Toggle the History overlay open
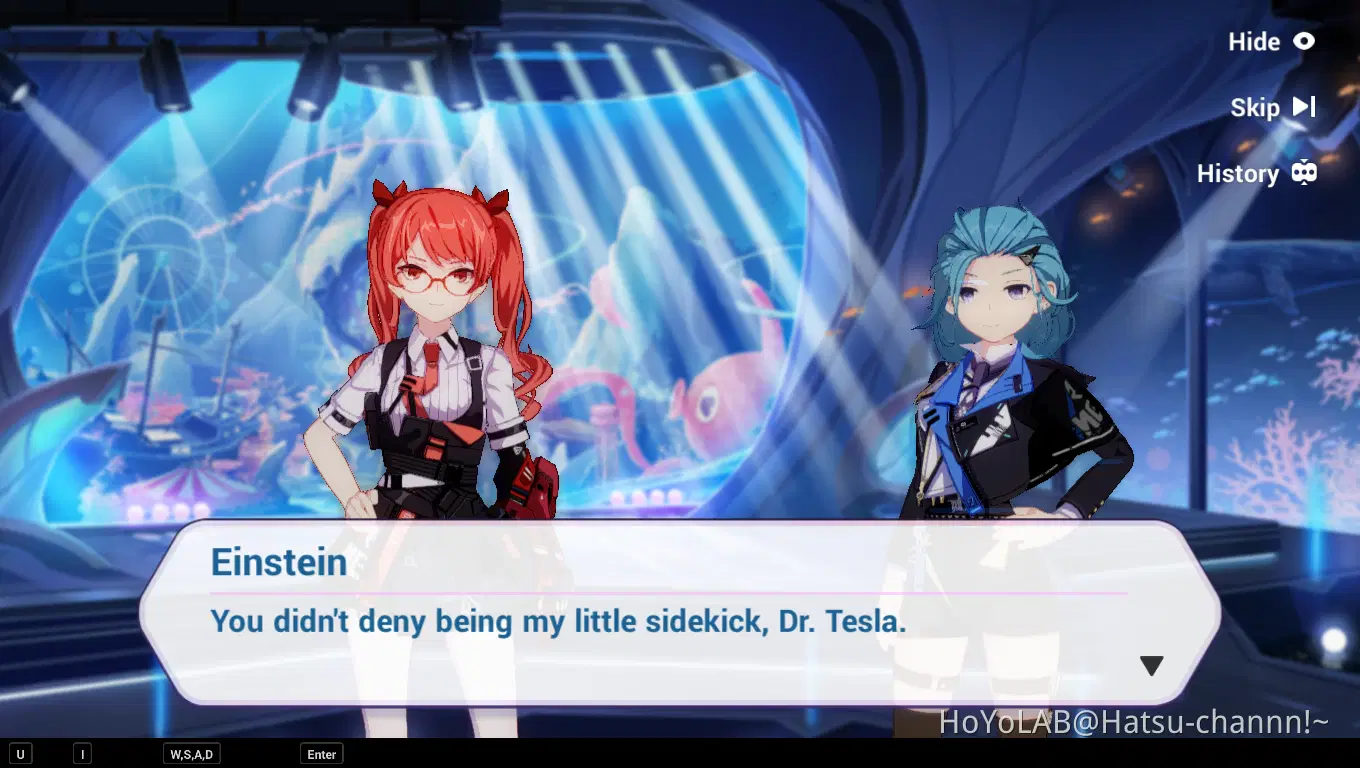Viewport: 1360px width, 768px height. point(1240,173)
